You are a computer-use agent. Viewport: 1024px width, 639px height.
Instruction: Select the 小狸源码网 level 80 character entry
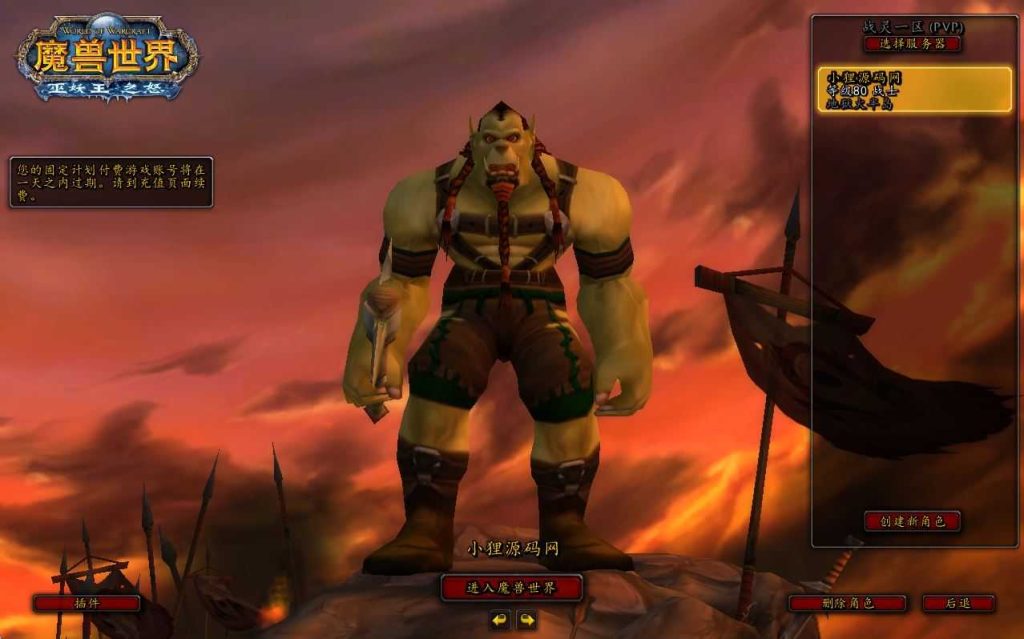click(x=914, y=90)
